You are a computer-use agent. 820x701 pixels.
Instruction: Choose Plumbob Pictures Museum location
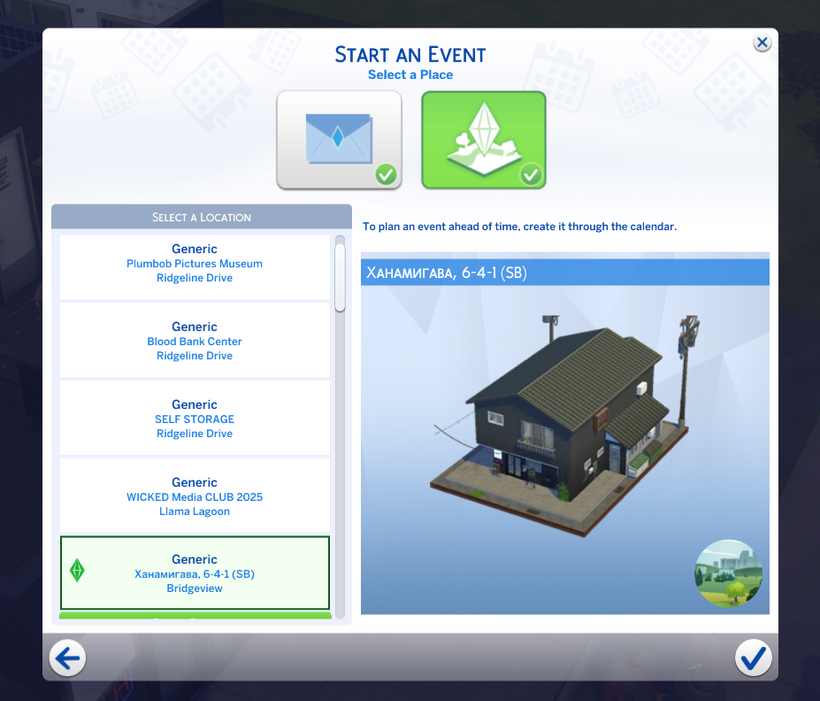pyautogui.click(x=195, y=264)
